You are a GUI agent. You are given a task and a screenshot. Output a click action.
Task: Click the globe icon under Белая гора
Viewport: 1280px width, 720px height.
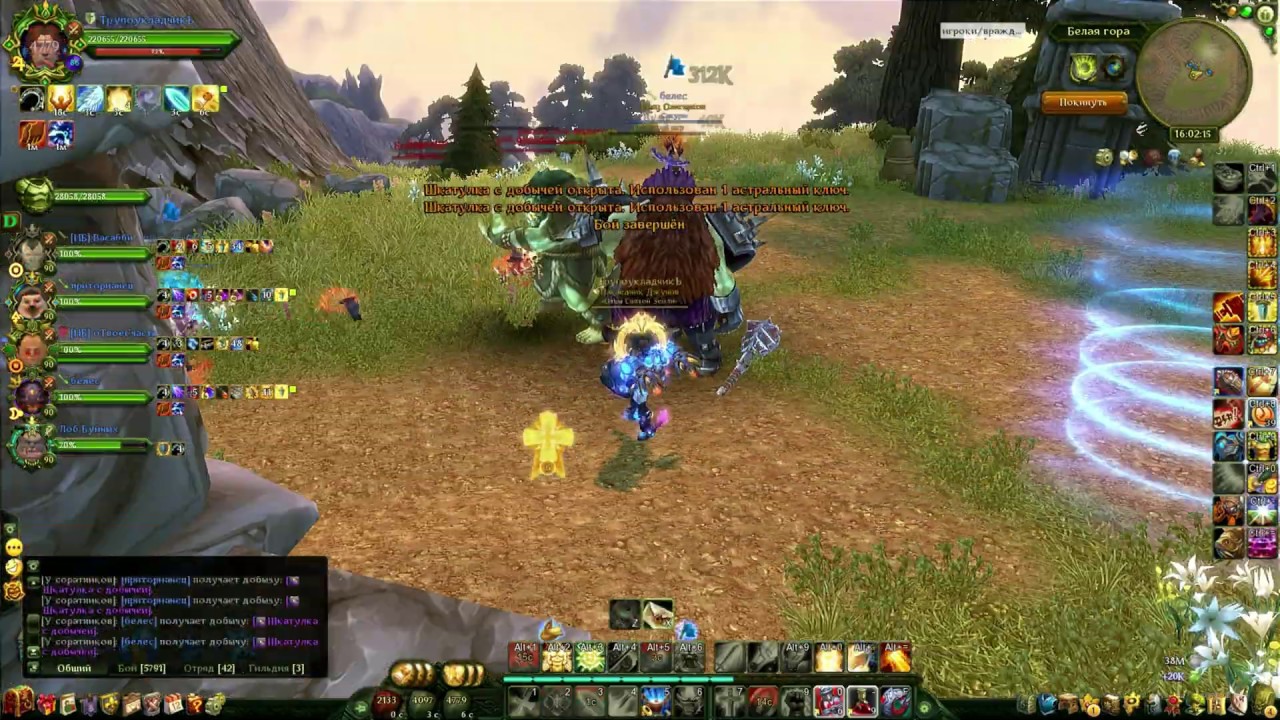(1114, 68)
